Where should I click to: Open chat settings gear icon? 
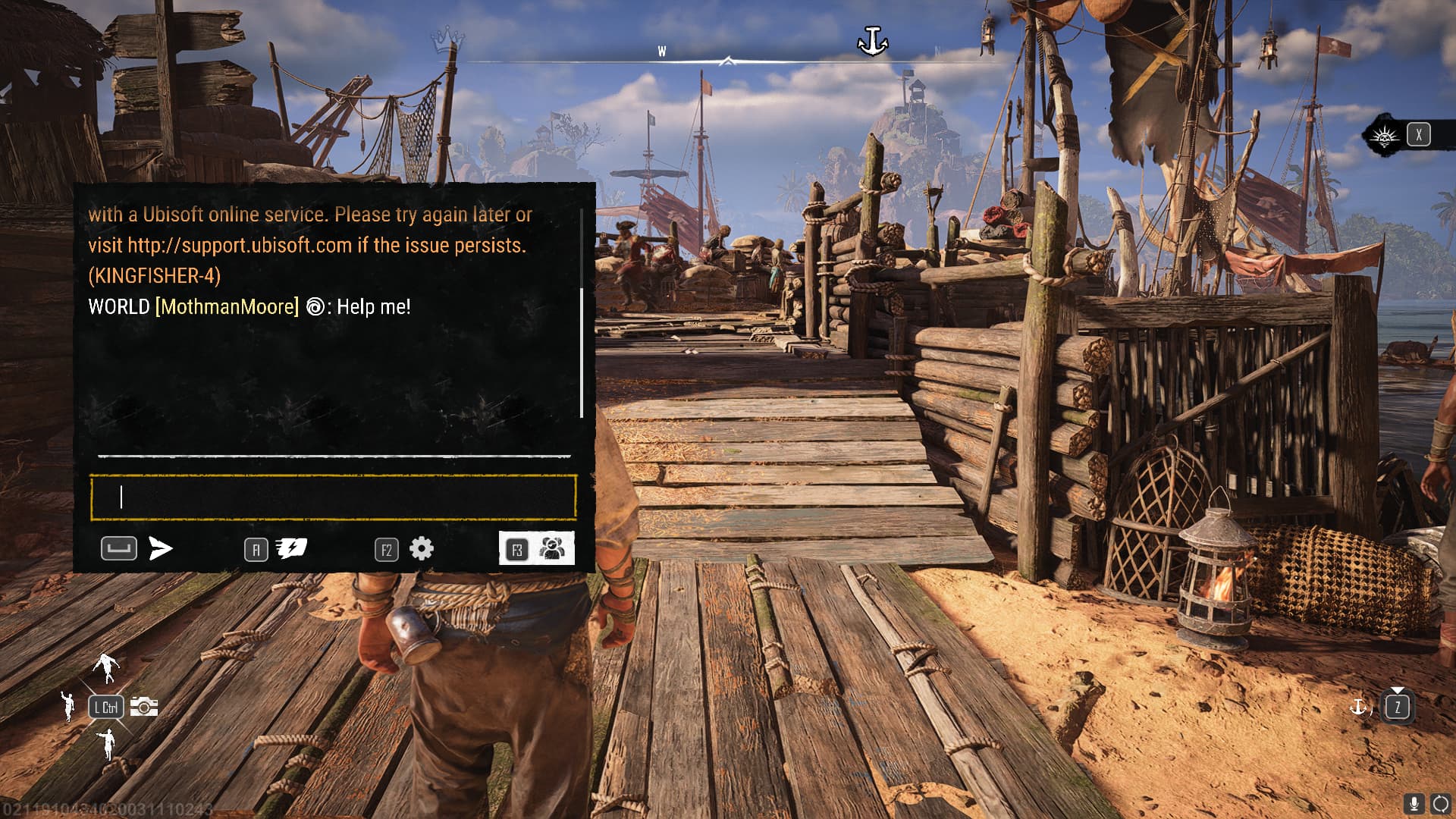[422, 548]
